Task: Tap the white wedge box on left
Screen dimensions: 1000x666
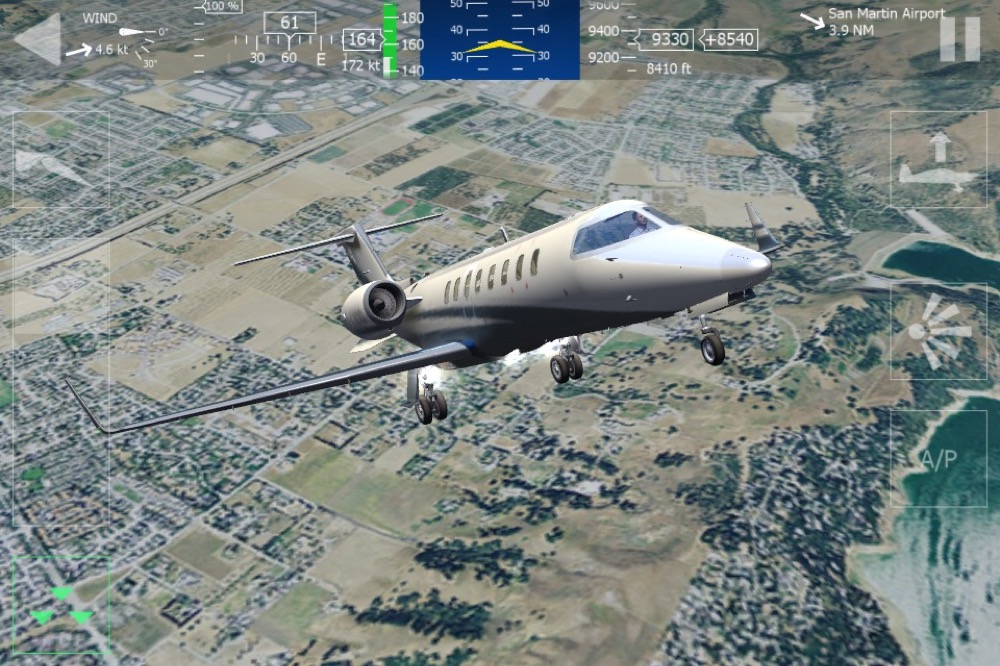Action: pos(58,160)
